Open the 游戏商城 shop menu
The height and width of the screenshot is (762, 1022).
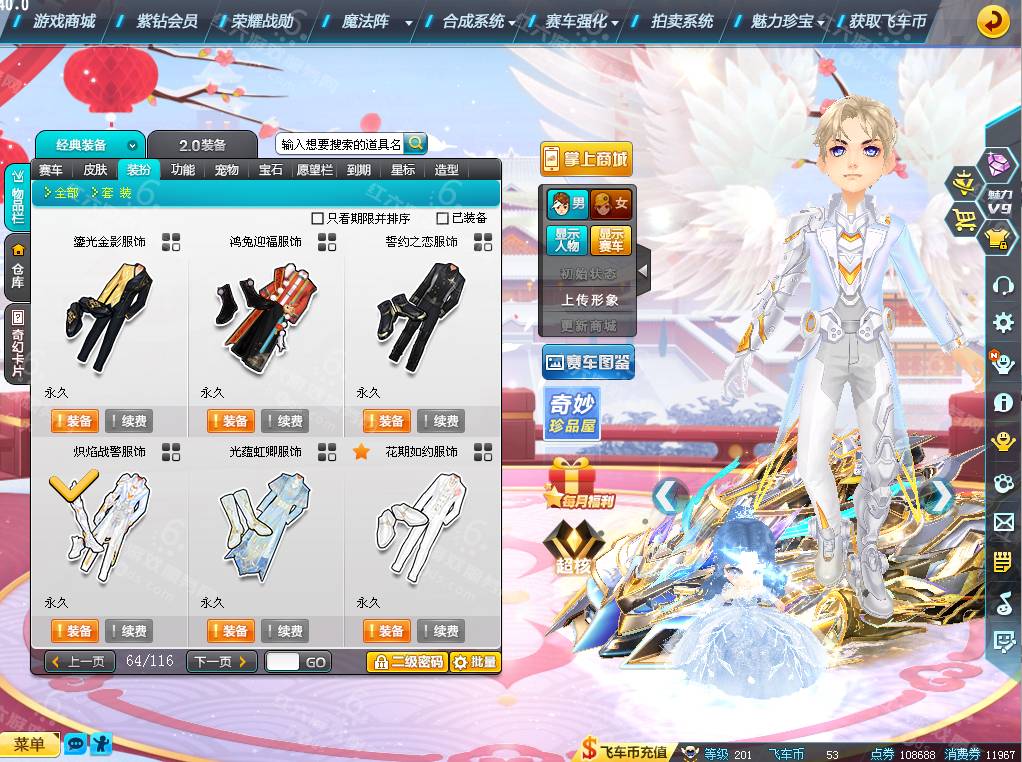(x=64, y=21)
